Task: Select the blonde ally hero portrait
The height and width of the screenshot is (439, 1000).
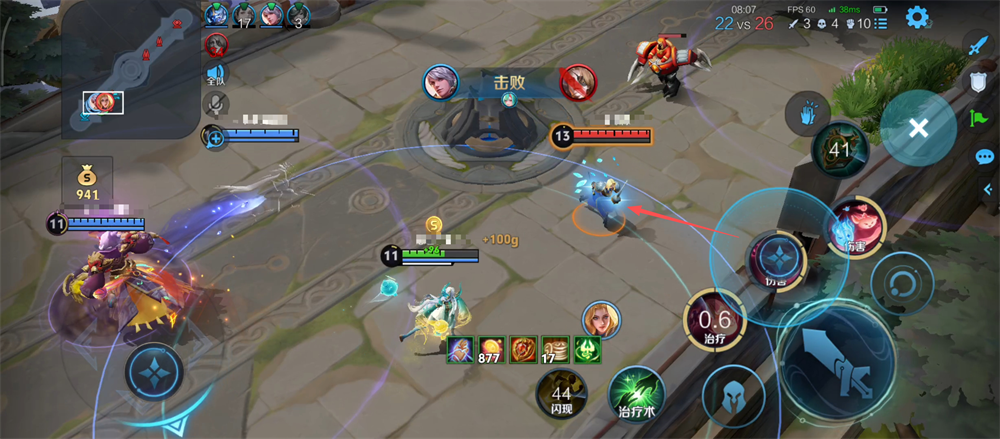Action: 601,320
